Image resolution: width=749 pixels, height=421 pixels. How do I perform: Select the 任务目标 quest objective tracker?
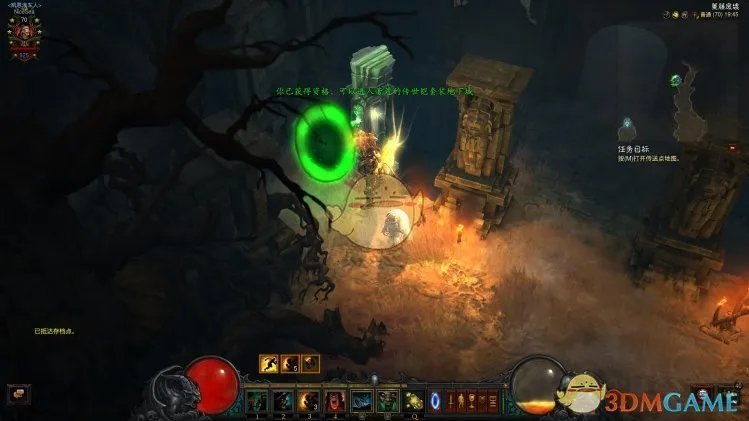pyautogui.click(x=634, y=148)
